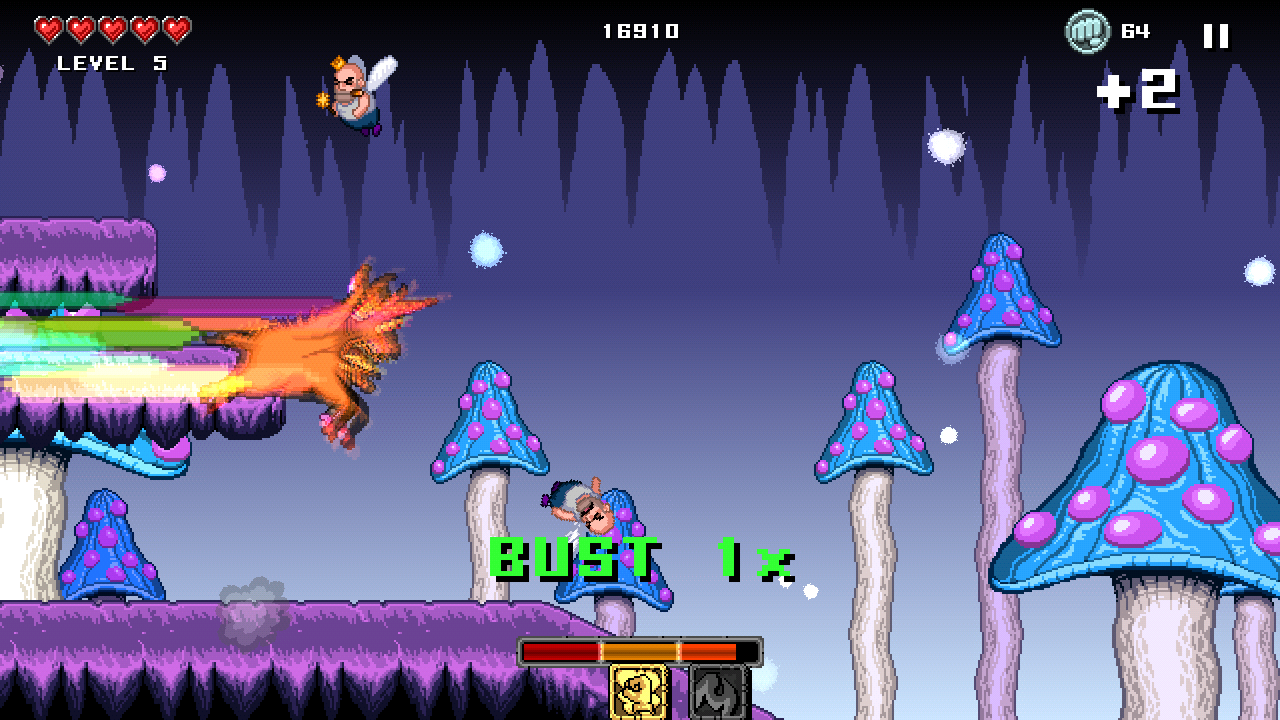Toggle the pause button in the top corner
Image resolution: width=1280 pixels, height=720 pixels.
pos(1217,38)
